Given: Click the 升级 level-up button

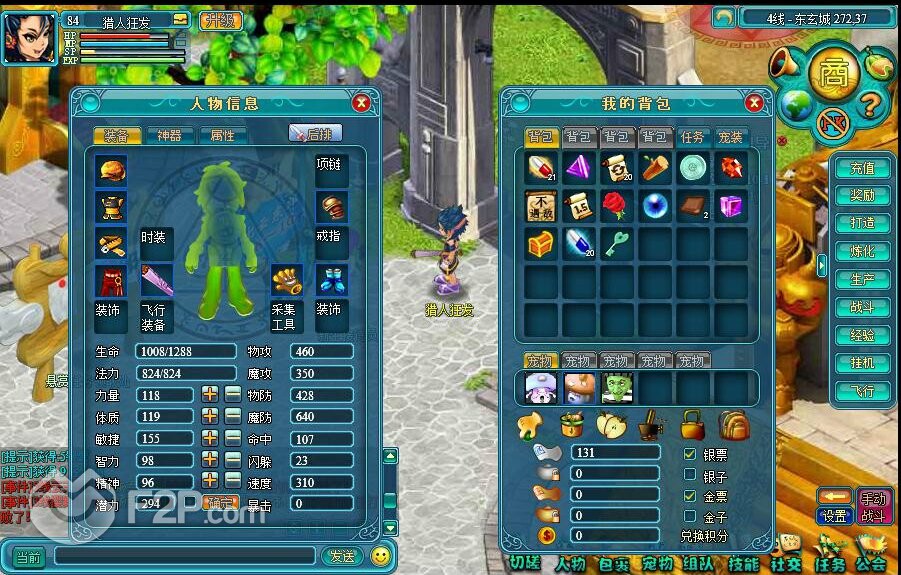Looking at the screenshot, I should (221, 20).
